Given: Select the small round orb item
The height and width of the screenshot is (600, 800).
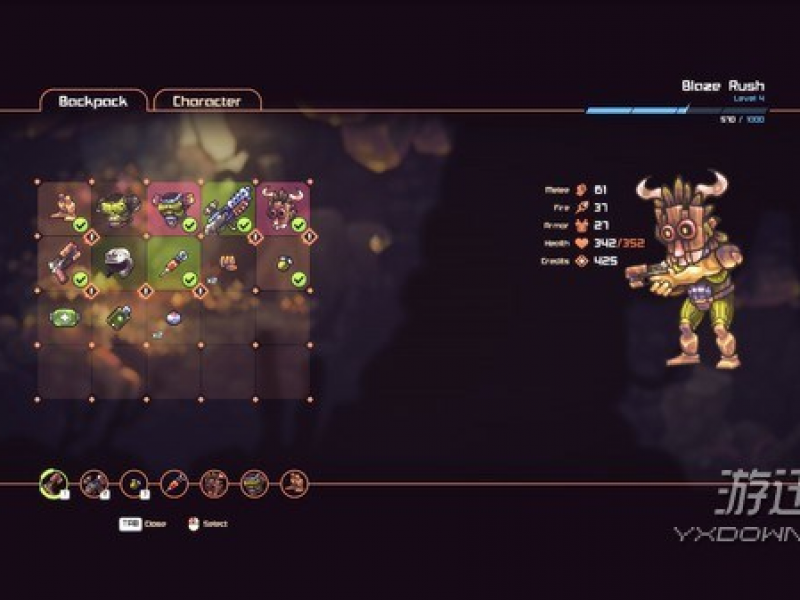Looking at the screenshot, I should (x=173, y=317).
